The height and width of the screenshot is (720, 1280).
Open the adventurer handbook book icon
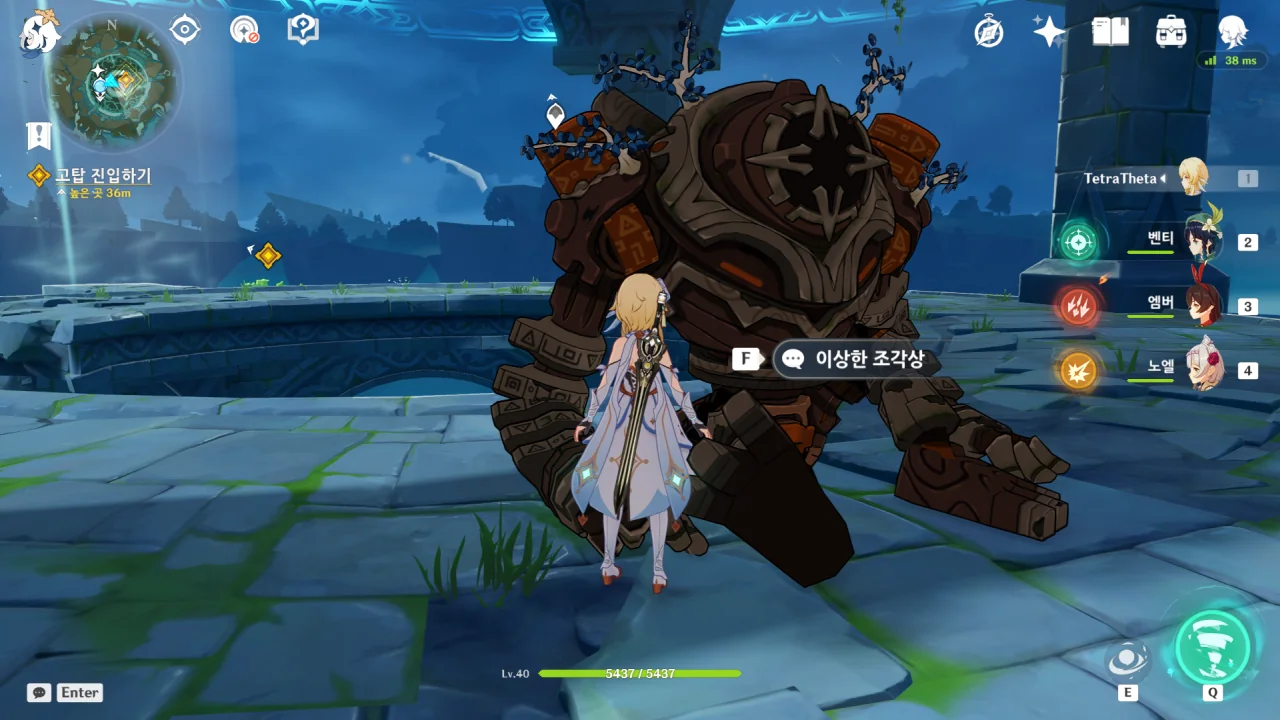point(1110,32)
